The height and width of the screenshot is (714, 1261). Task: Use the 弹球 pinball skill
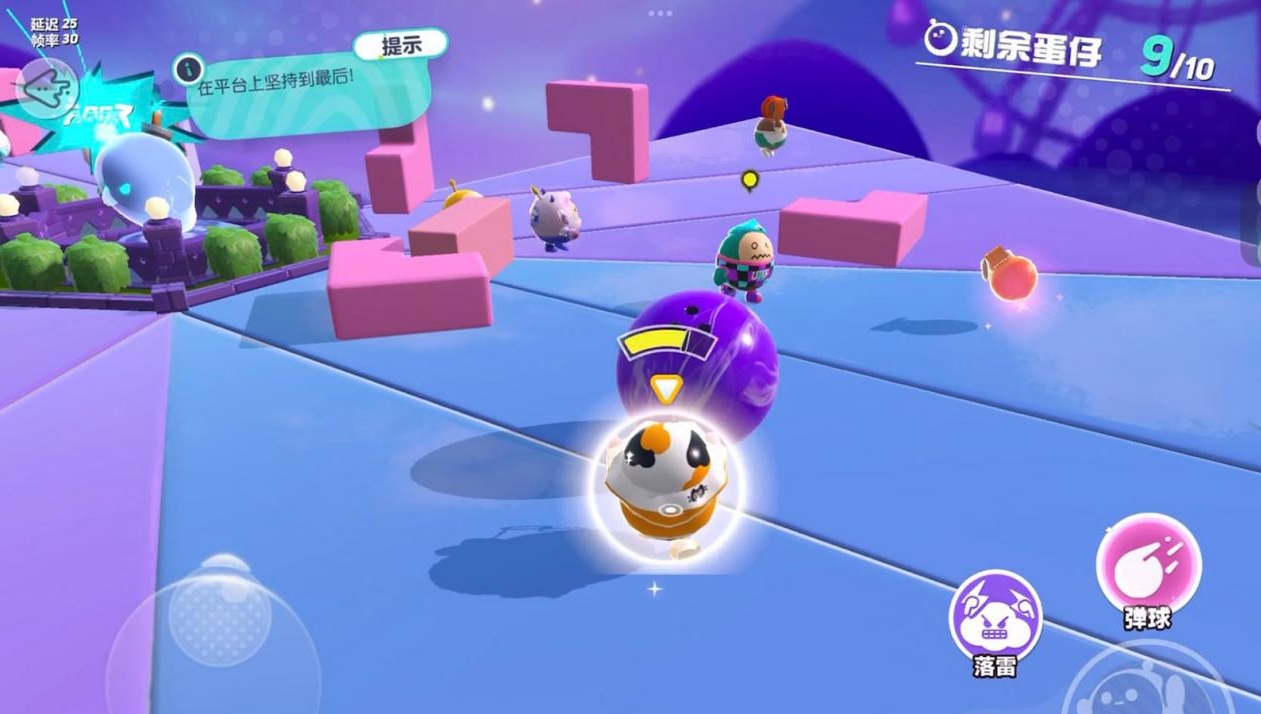[x=1148, y=564]
